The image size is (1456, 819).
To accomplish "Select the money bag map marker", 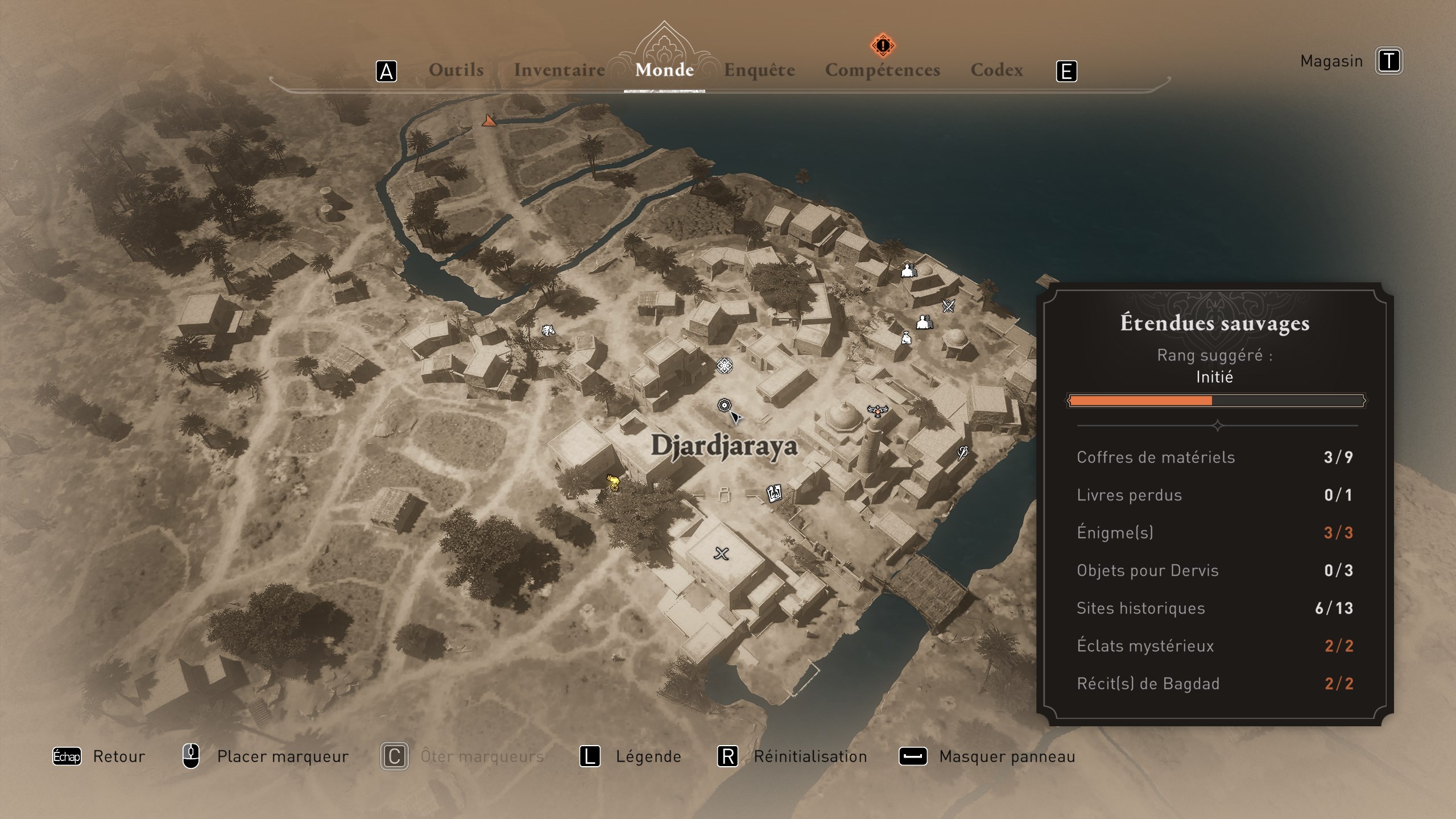I will click(x=906, y=338).
